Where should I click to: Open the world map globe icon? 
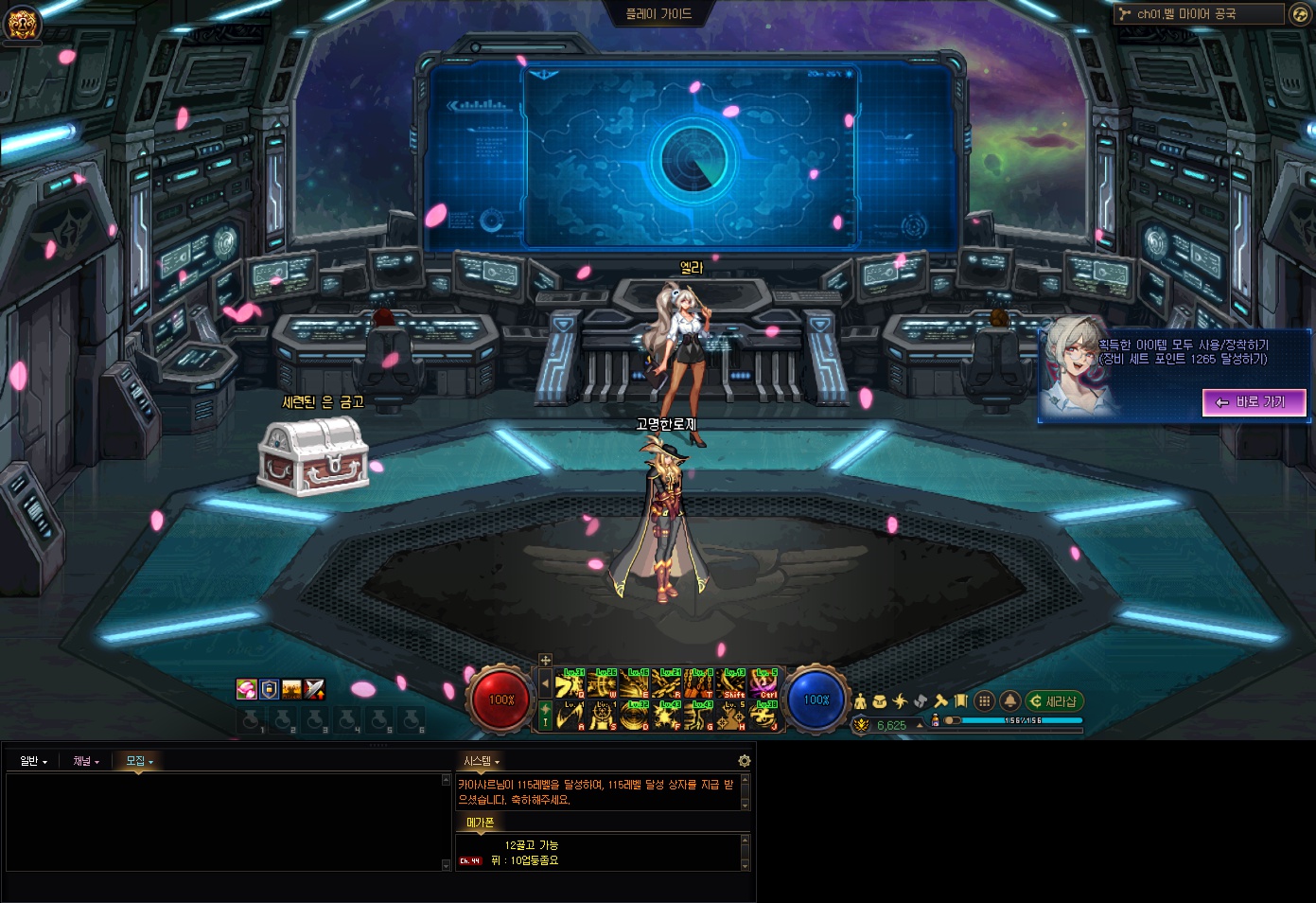[x=1300, y=14]
